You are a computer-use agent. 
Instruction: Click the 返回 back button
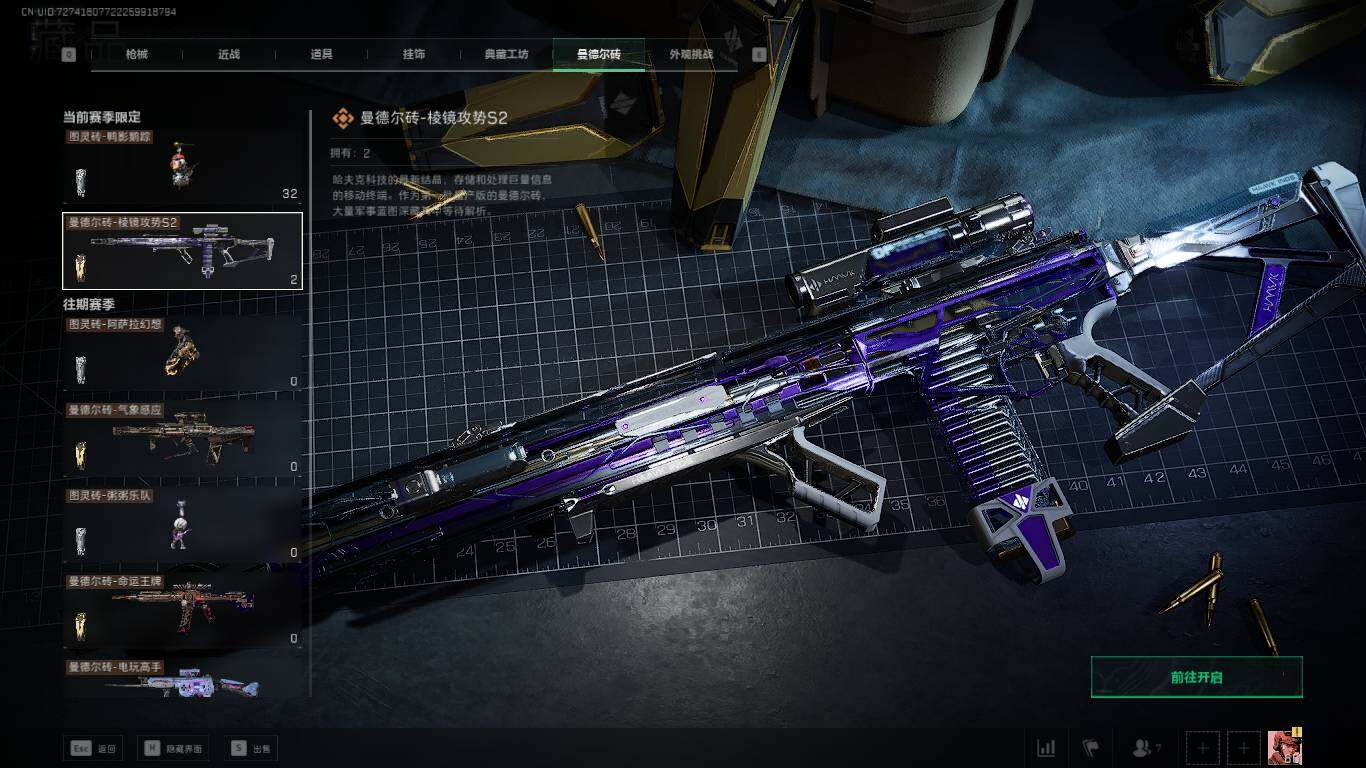click(93, 748)
